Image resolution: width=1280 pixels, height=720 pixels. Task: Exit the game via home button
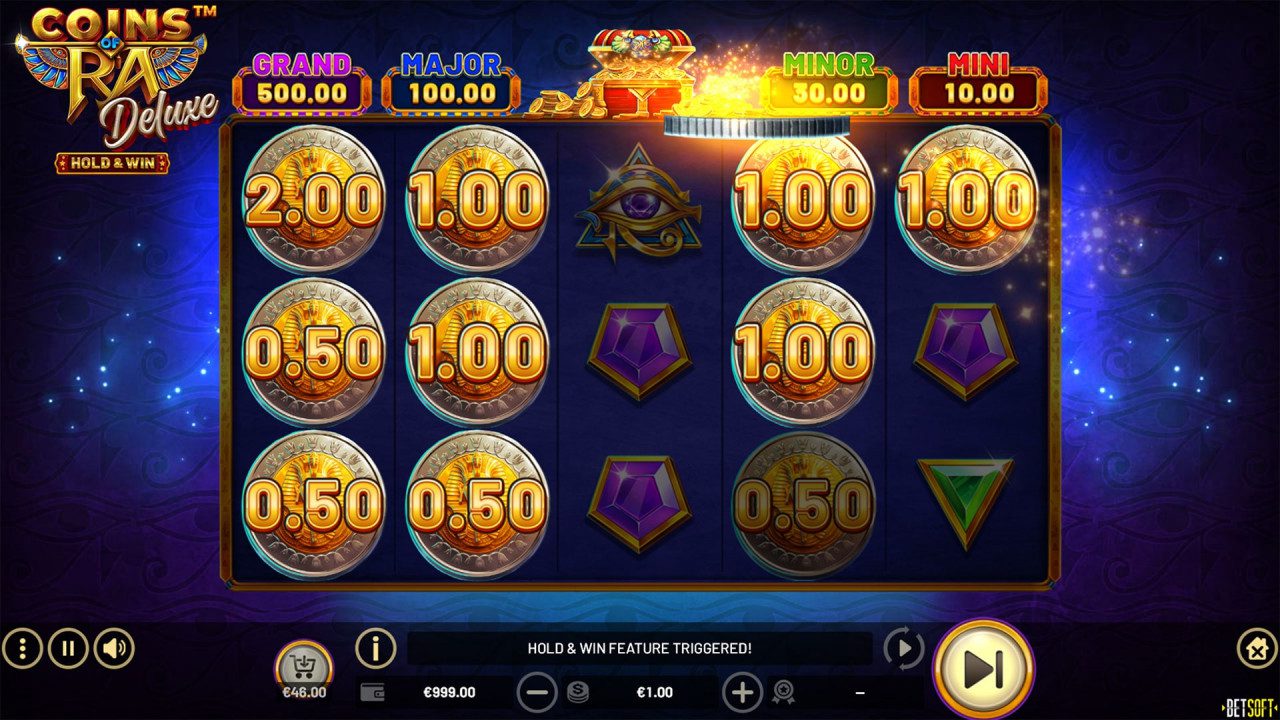[x=1257, y=648]
